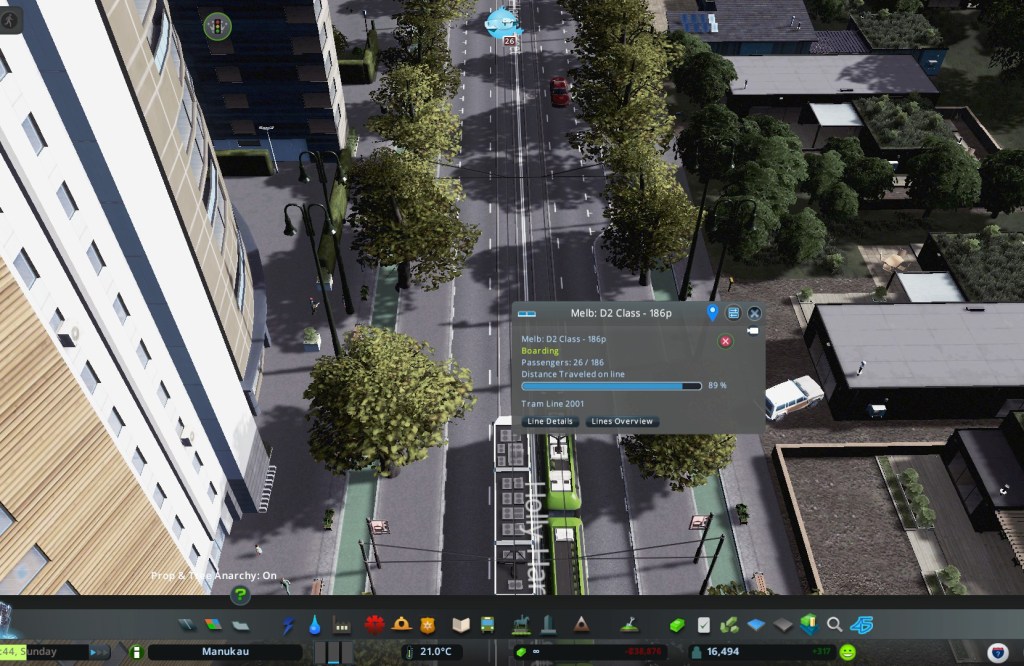Click the green question mark help button
The width and height of the screenshot is (1024, 666).
coord(240,595)
